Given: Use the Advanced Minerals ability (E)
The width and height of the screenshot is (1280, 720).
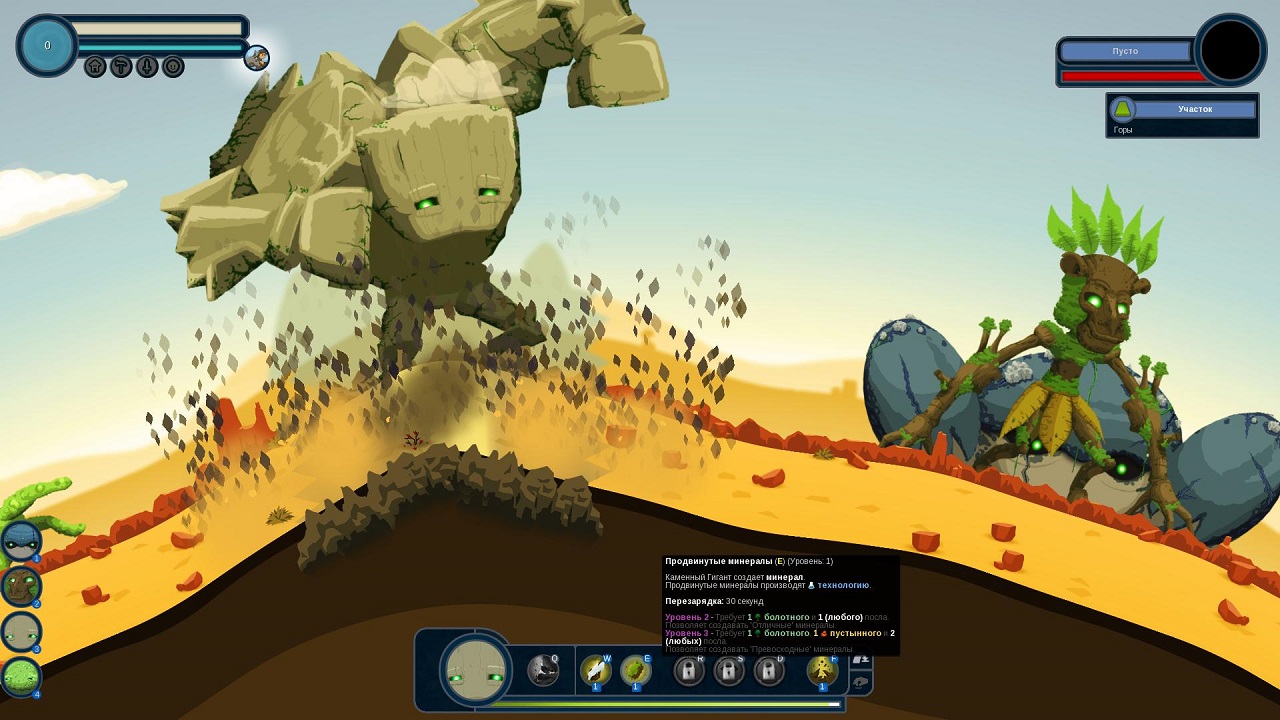Looking at the screenshot, I should pyautogui.click(x=636, y=670).
